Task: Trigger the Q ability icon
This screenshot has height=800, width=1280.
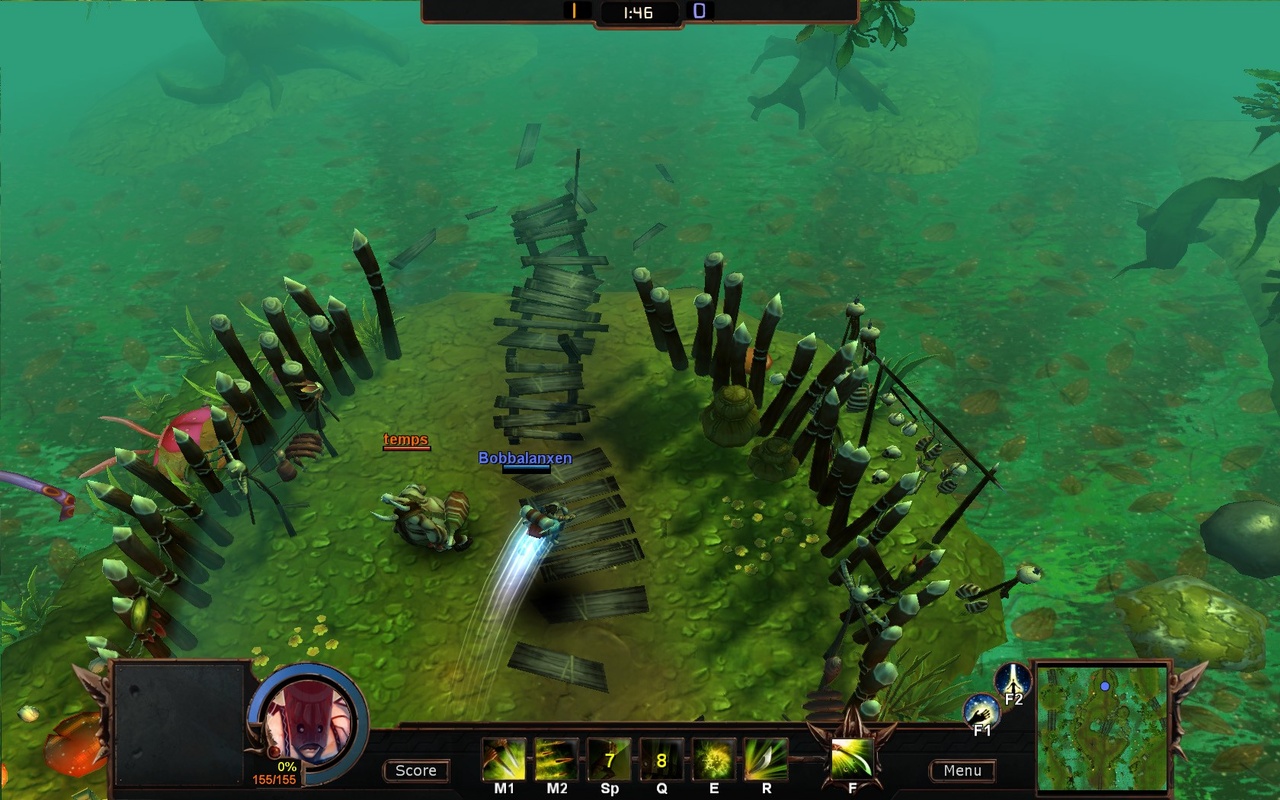Action: [661, 759]
